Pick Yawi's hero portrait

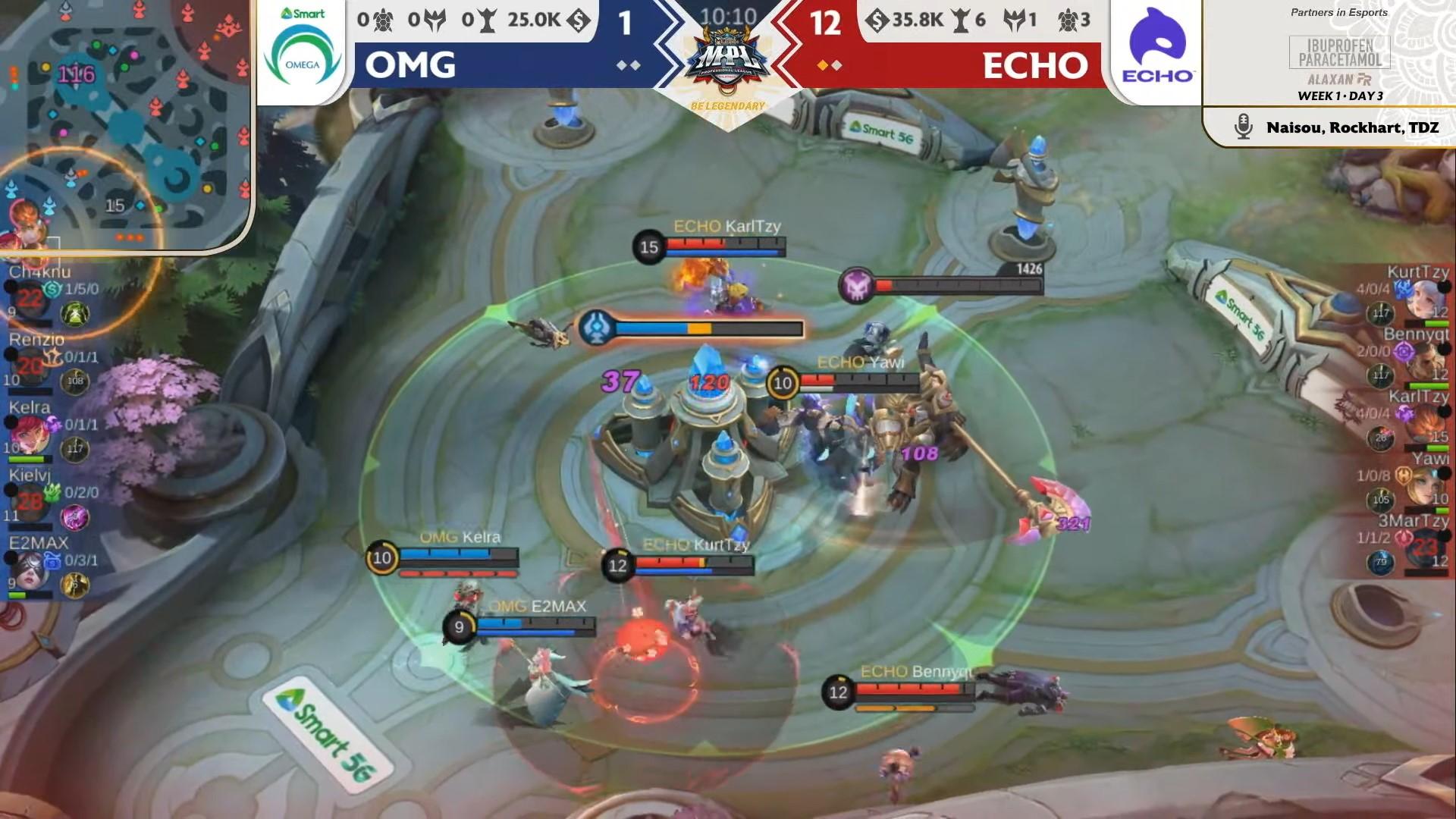pos(1424,486)
